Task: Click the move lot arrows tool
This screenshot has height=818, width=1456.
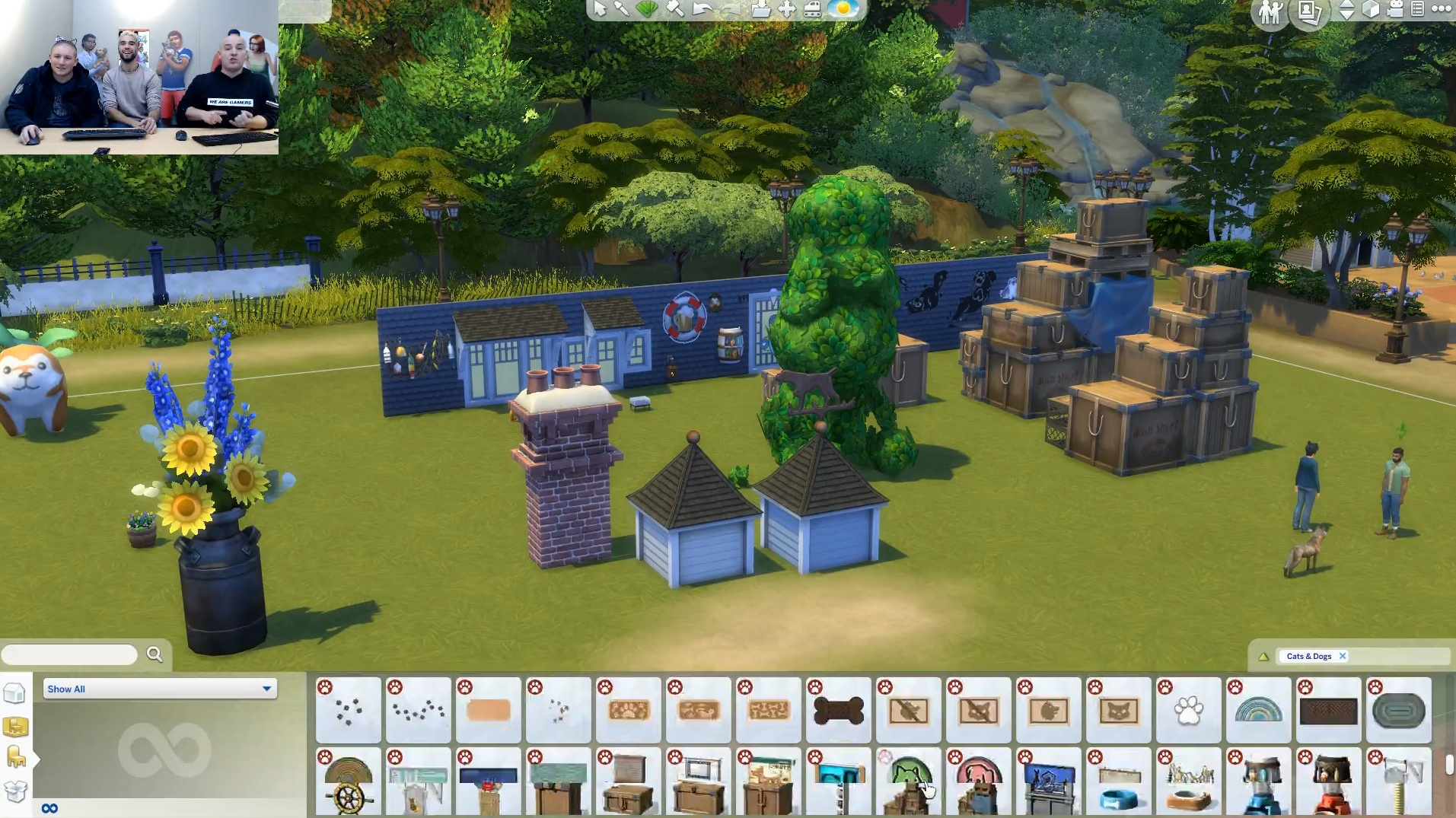Action: click(x=786, y=9)
